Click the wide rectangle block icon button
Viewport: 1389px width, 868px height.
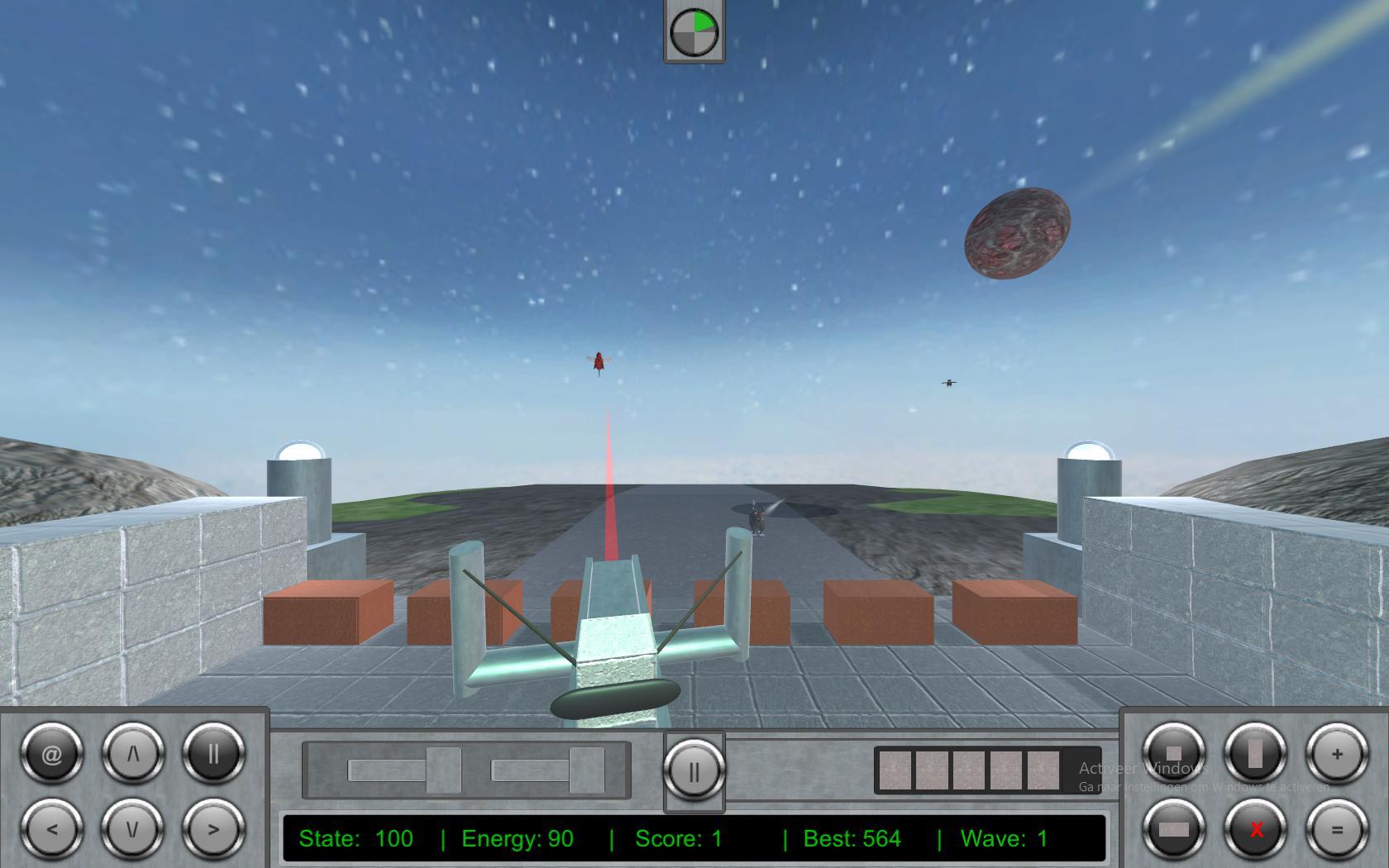point(1174,830)
